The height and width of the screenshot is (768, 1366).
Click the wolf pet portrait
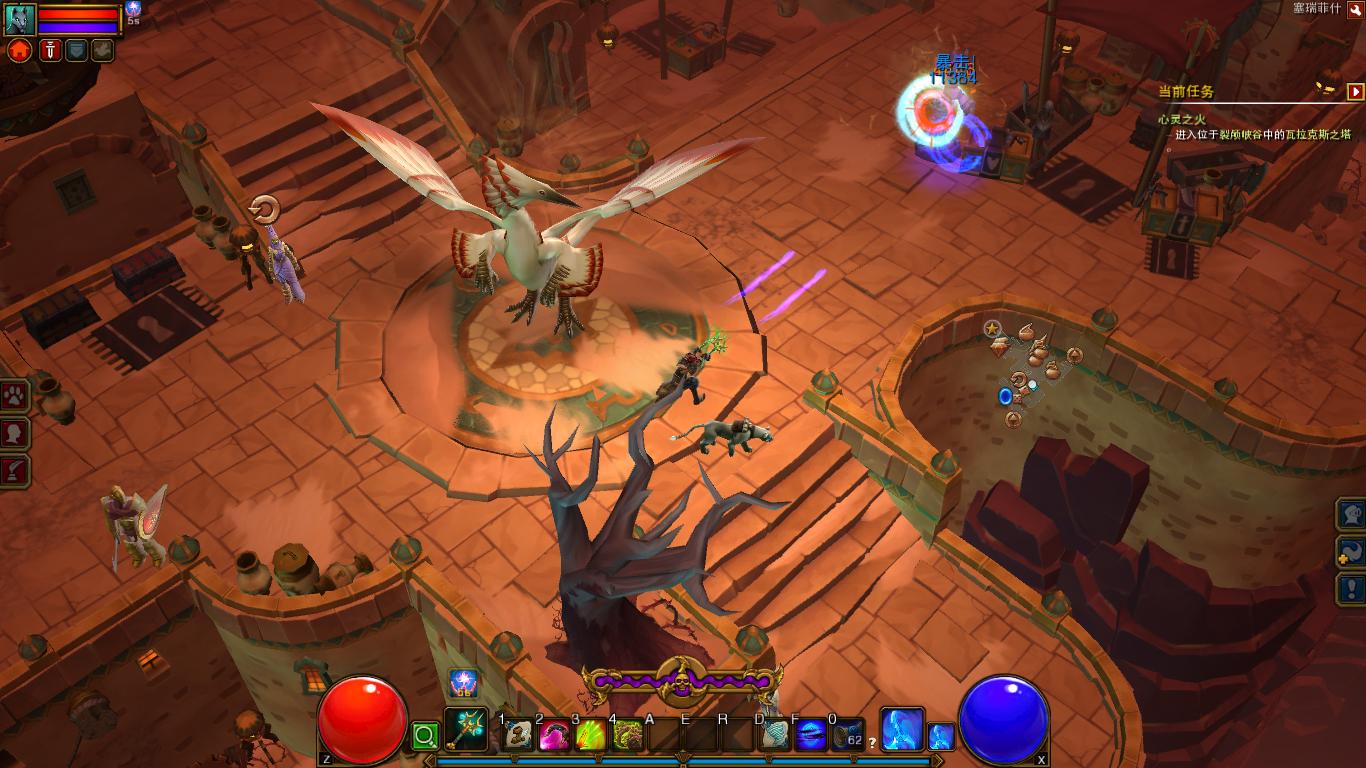[19, 19]
